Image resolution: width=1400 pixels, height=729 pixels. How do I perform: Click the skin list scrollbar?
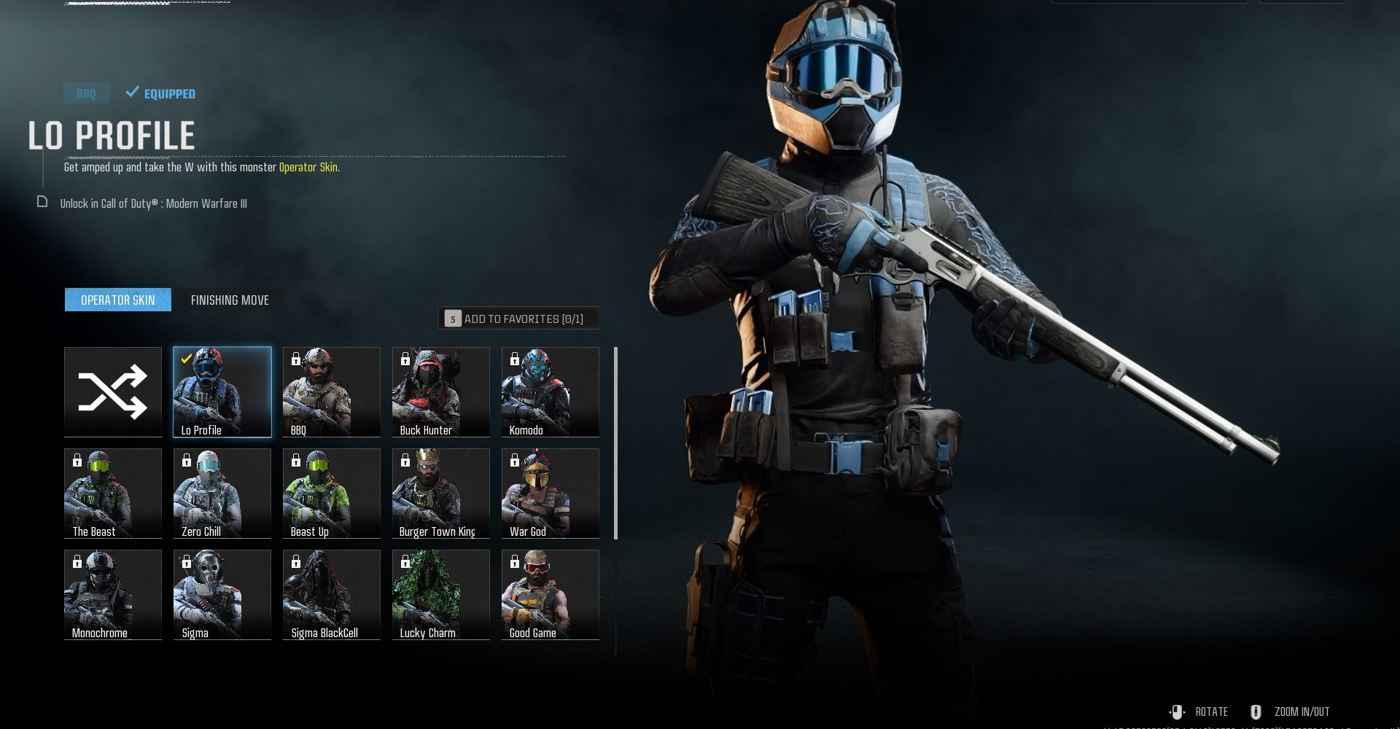click(x=616, y=443)
